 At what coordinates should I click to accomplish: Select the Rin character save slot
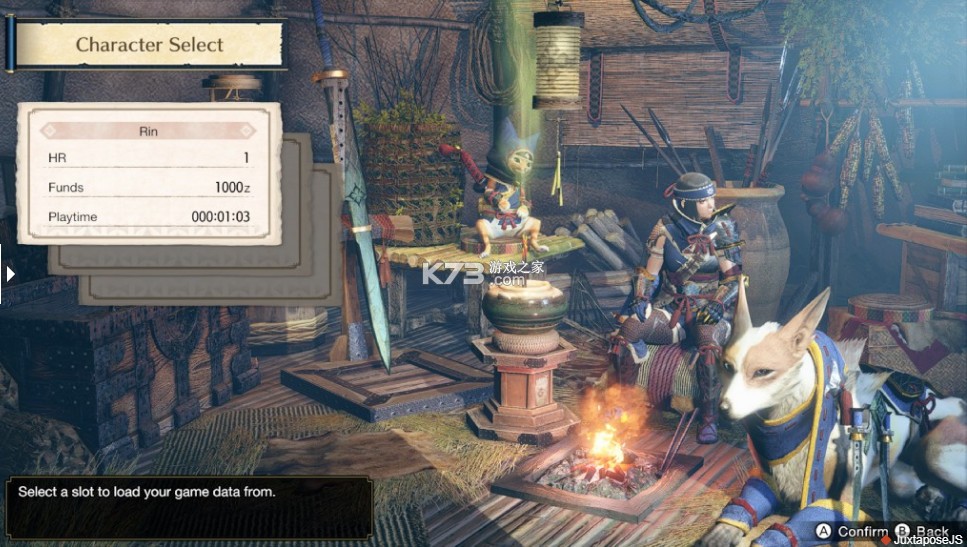point(150,173)
